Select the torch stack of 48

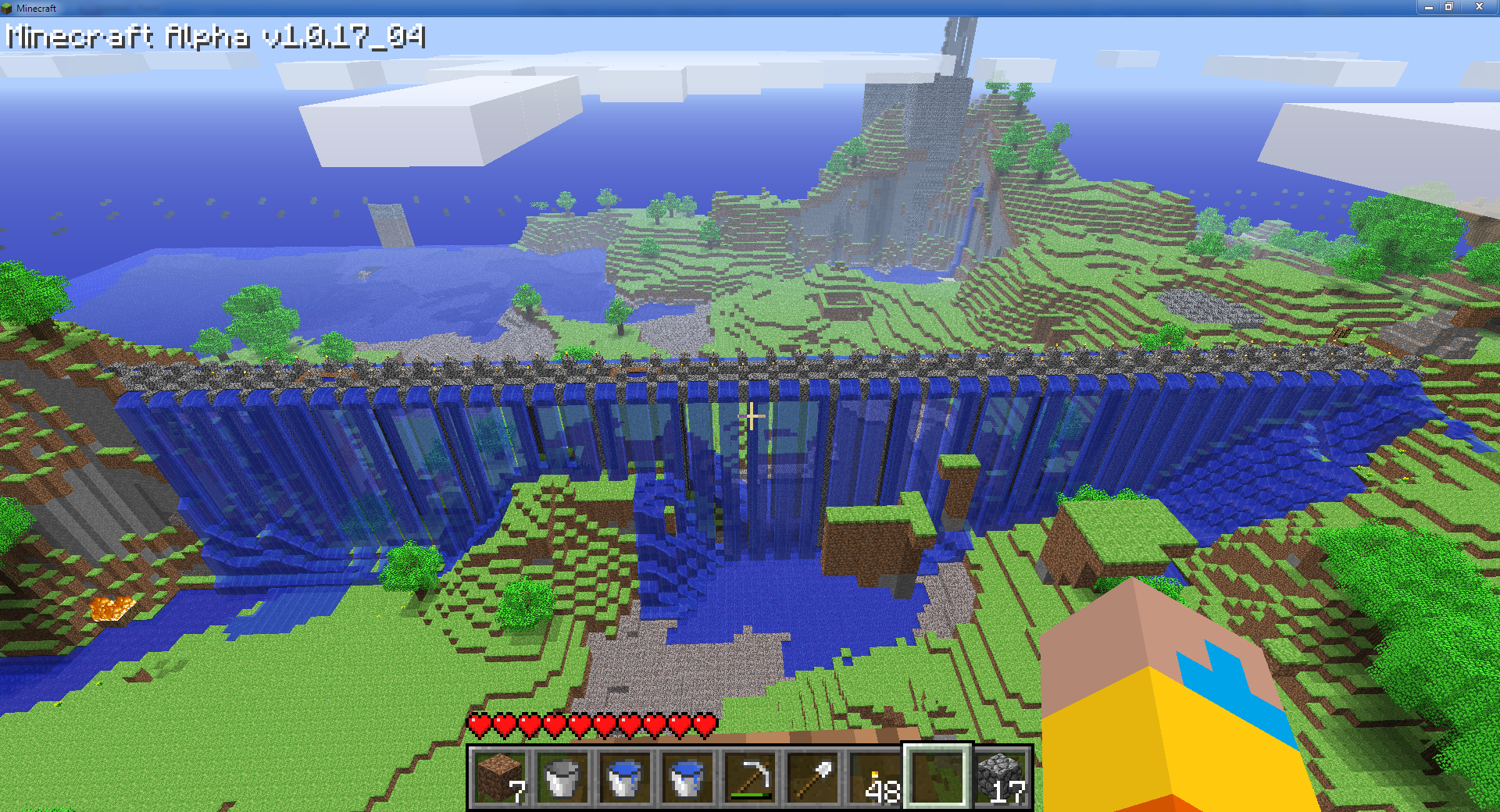875,778
